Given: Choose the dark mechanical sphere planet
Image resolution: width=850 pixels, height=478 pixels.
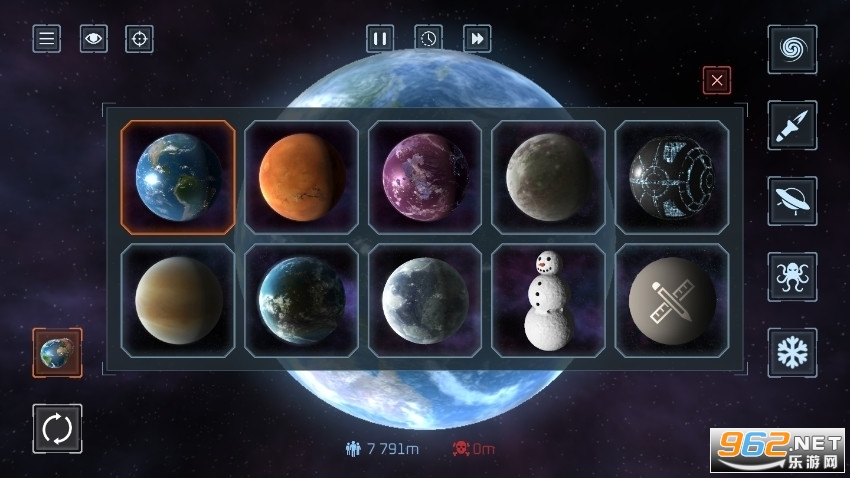Looking at the screenshot, I should [672, 178].
